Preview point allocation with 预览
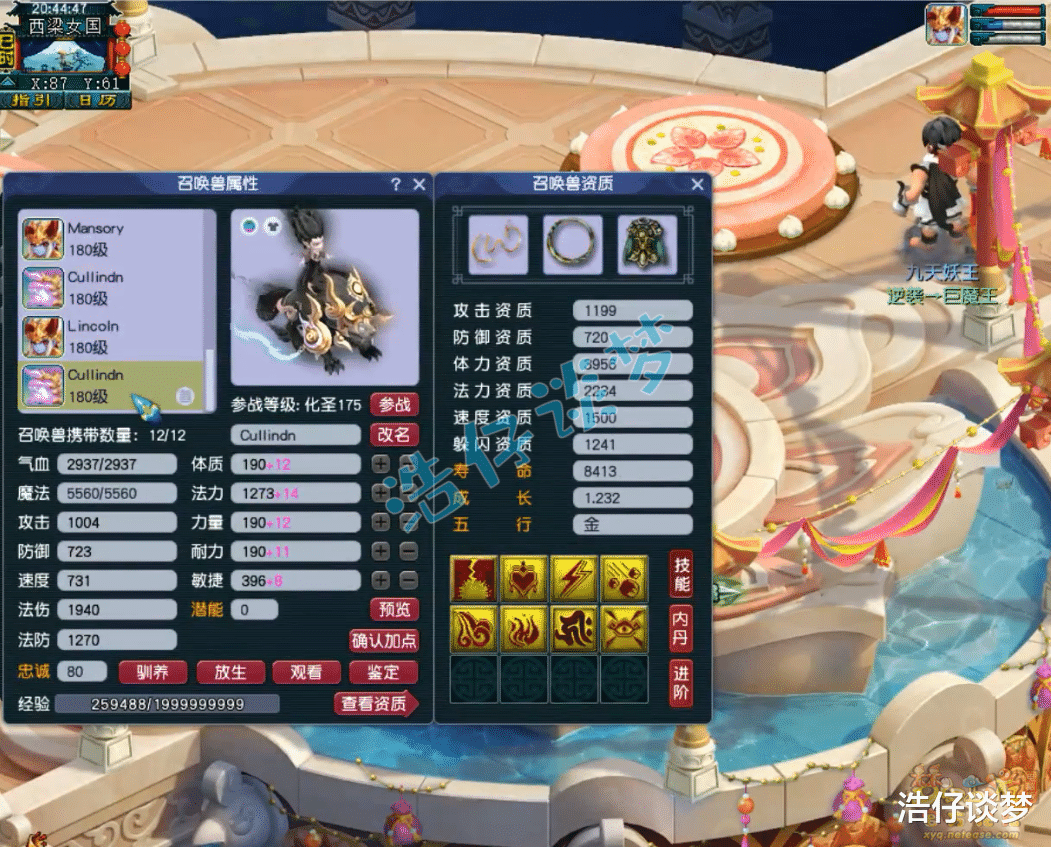 tap(394, 609)
